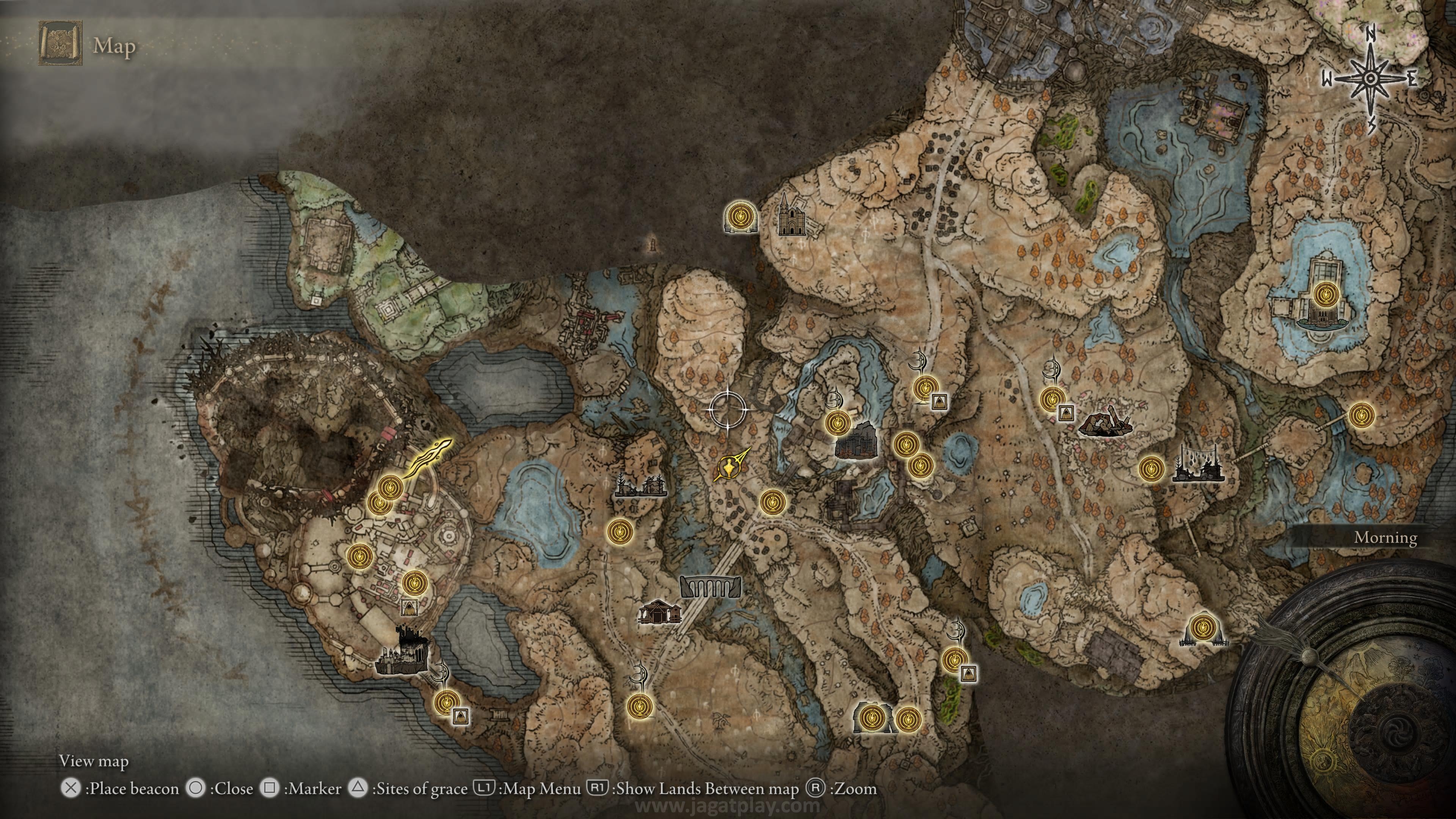Click the compass rose
The image size is (1456, 819).
pos(1370,79)
